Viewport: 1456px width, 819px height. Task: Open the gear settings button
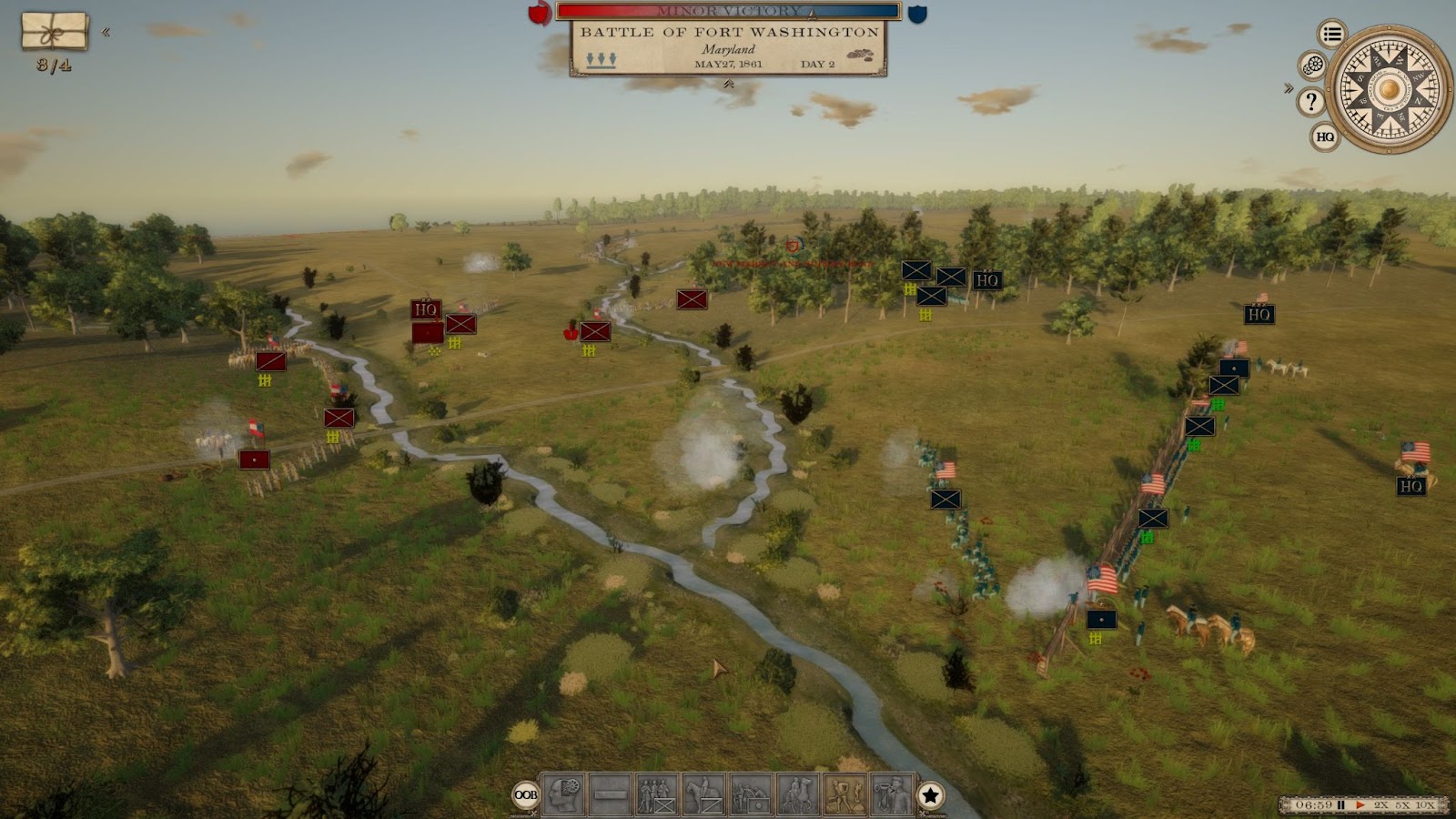(x=1312, y=66)
